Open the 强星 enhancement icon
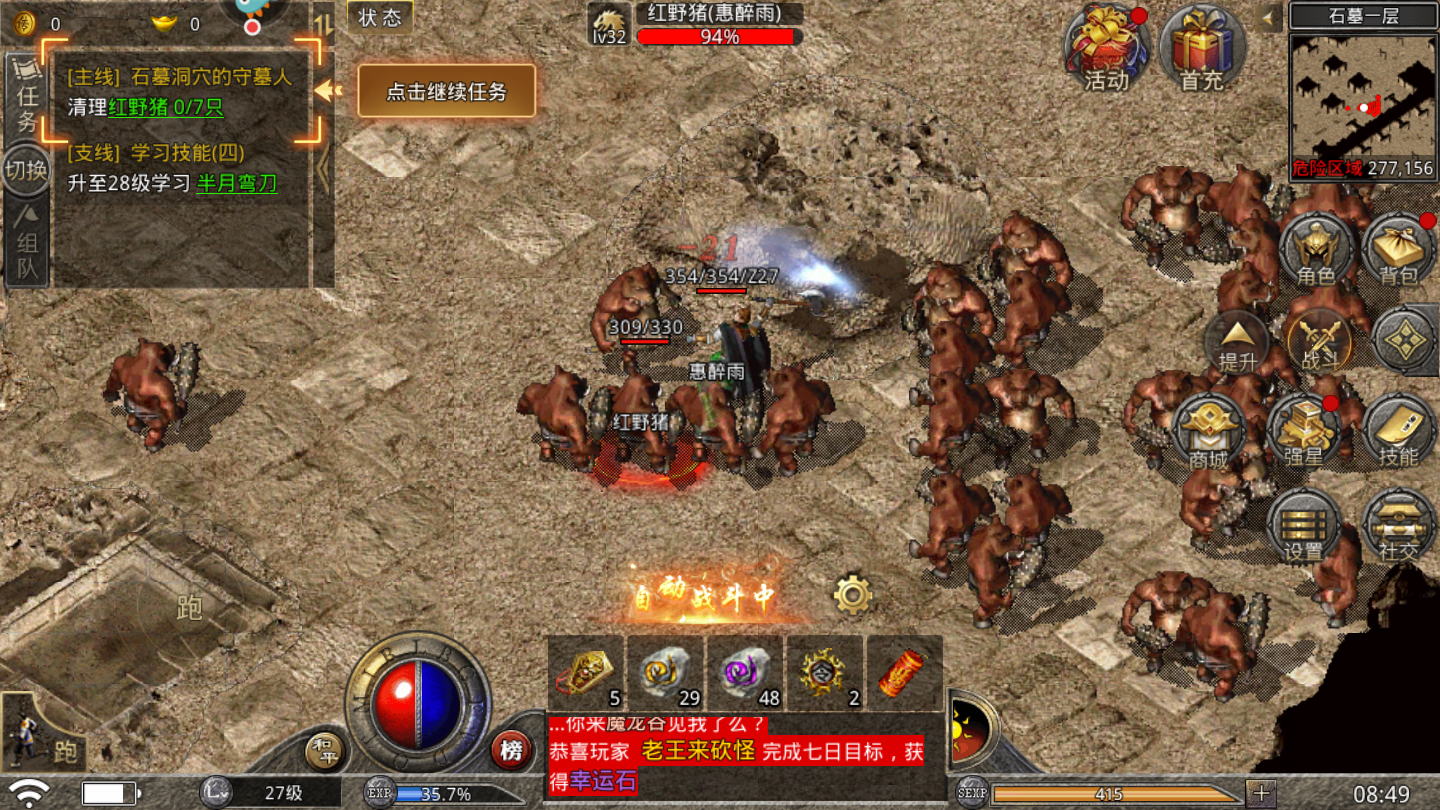This screenshot has height=810, width=1440. (1305, 428)
